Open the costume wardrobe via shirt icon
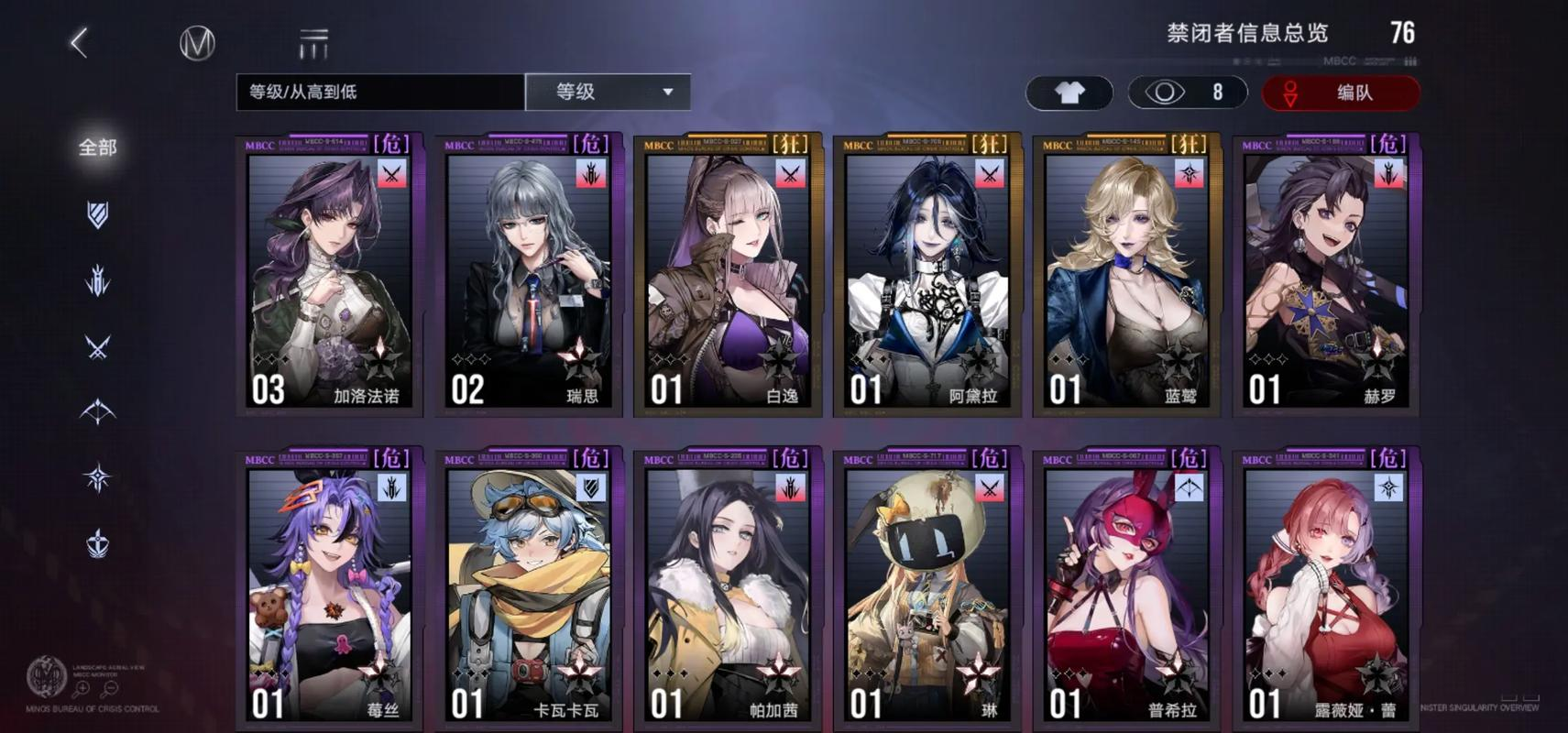1568x733 pixels. (1069, 92)
